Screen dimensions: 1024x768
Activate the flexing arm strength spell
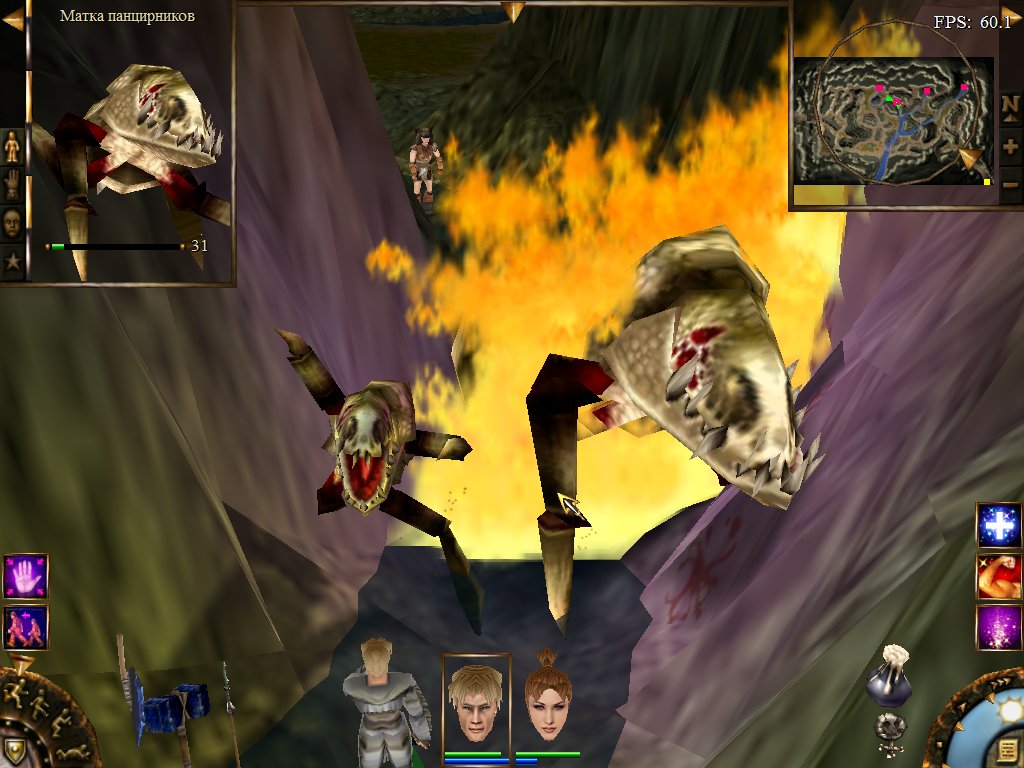point(999,577)
